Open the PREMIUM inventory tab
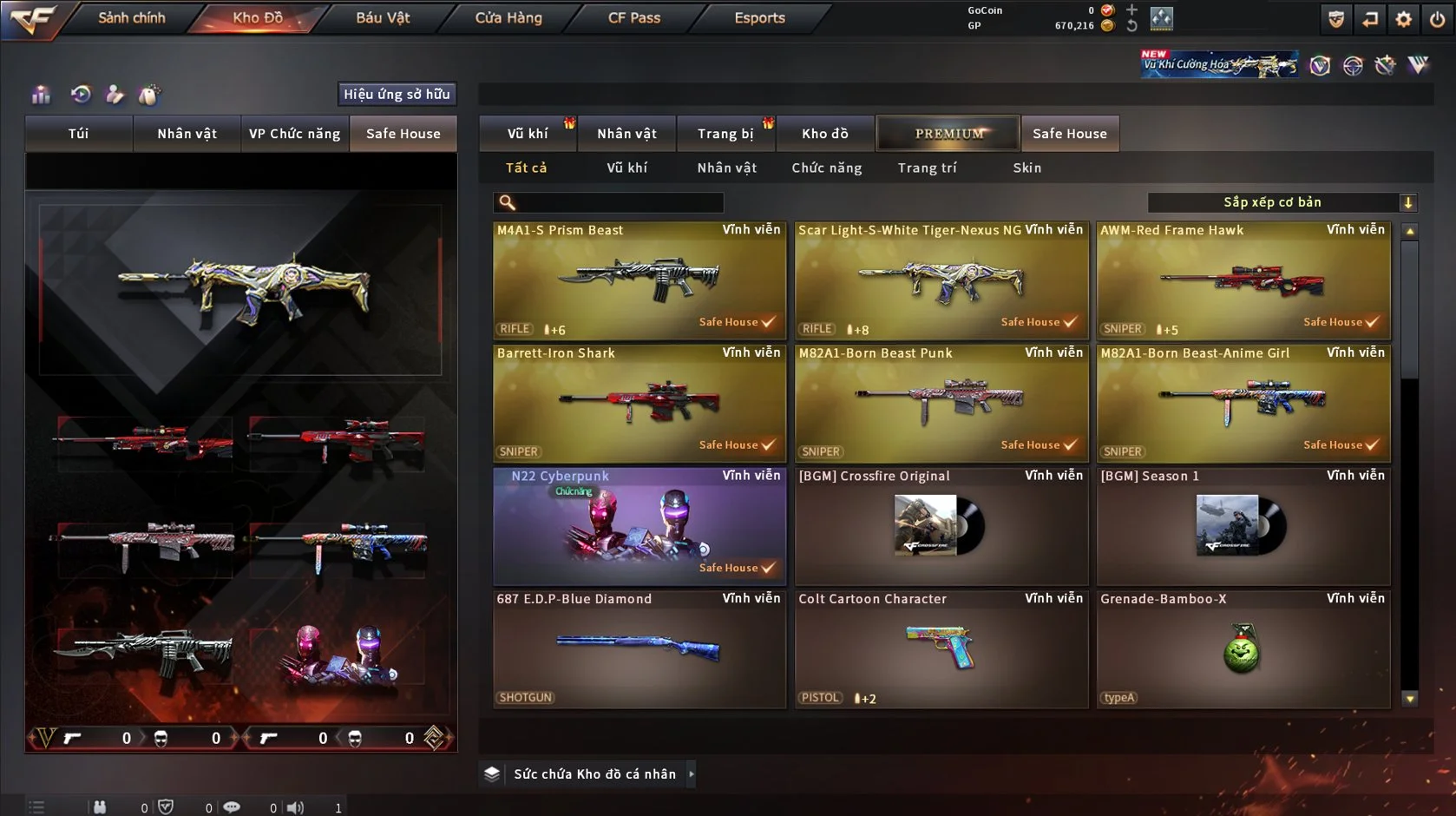Viewport: 1456px width, 816px height. click(948, 134)
